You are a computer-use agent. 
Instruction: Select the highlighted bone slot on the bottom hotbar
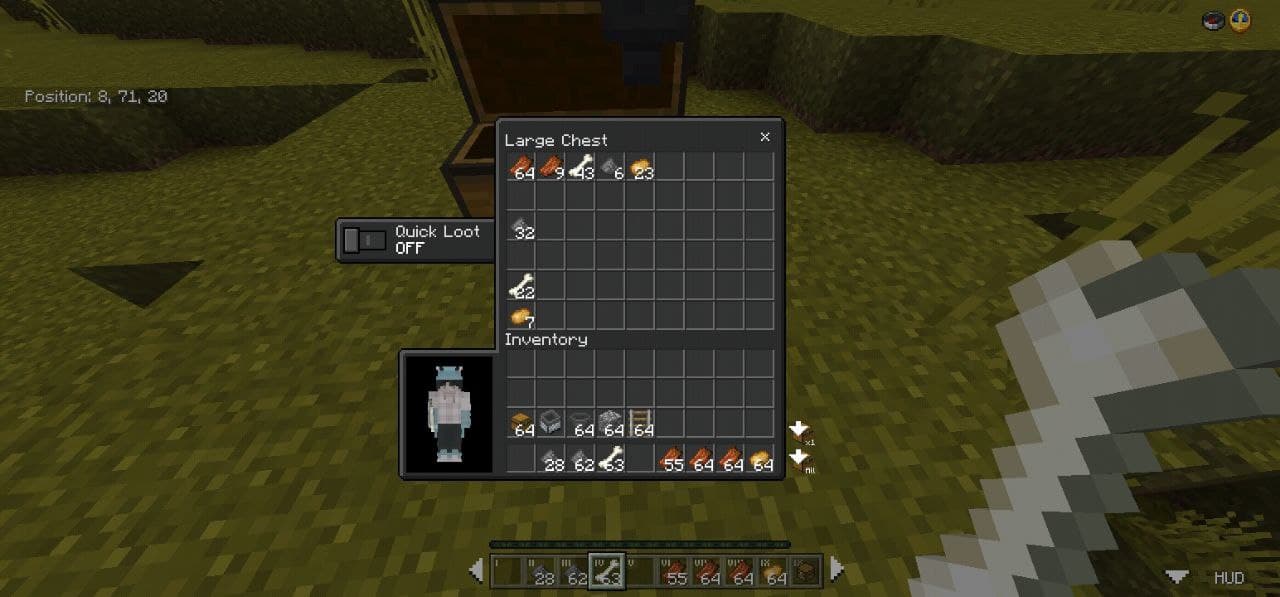pyautogui.click(x=606, y=571)
